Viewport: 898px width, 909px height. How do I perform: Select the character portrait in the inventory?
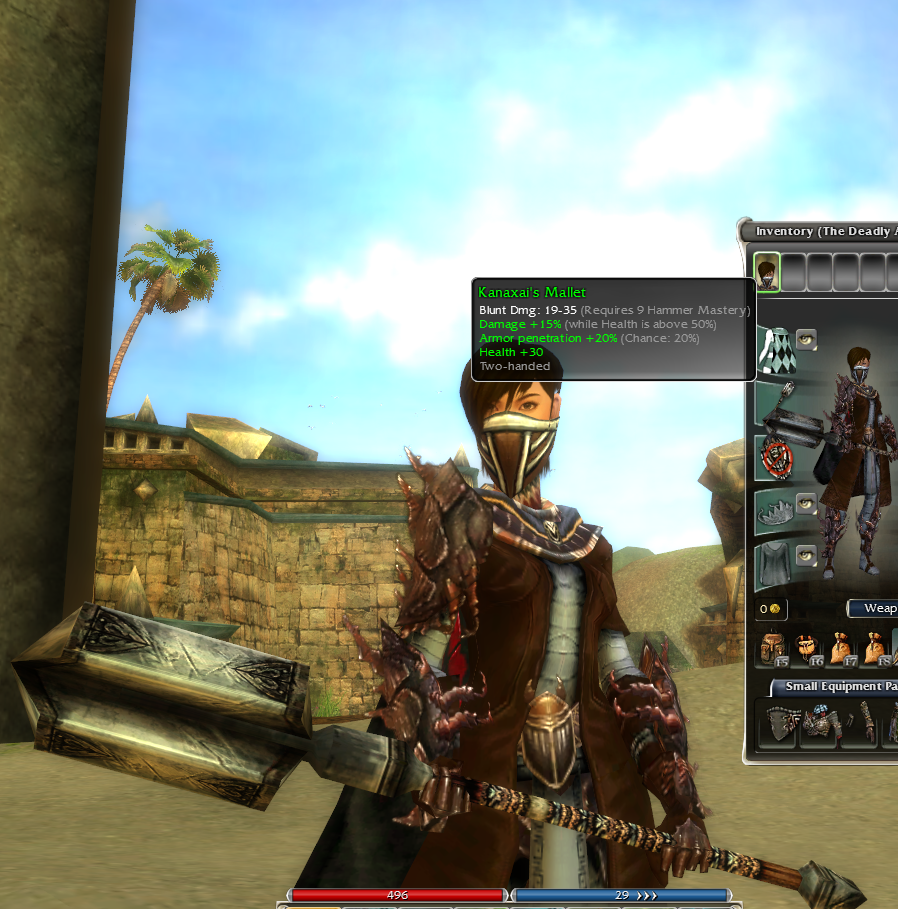[x=767, y=271]
